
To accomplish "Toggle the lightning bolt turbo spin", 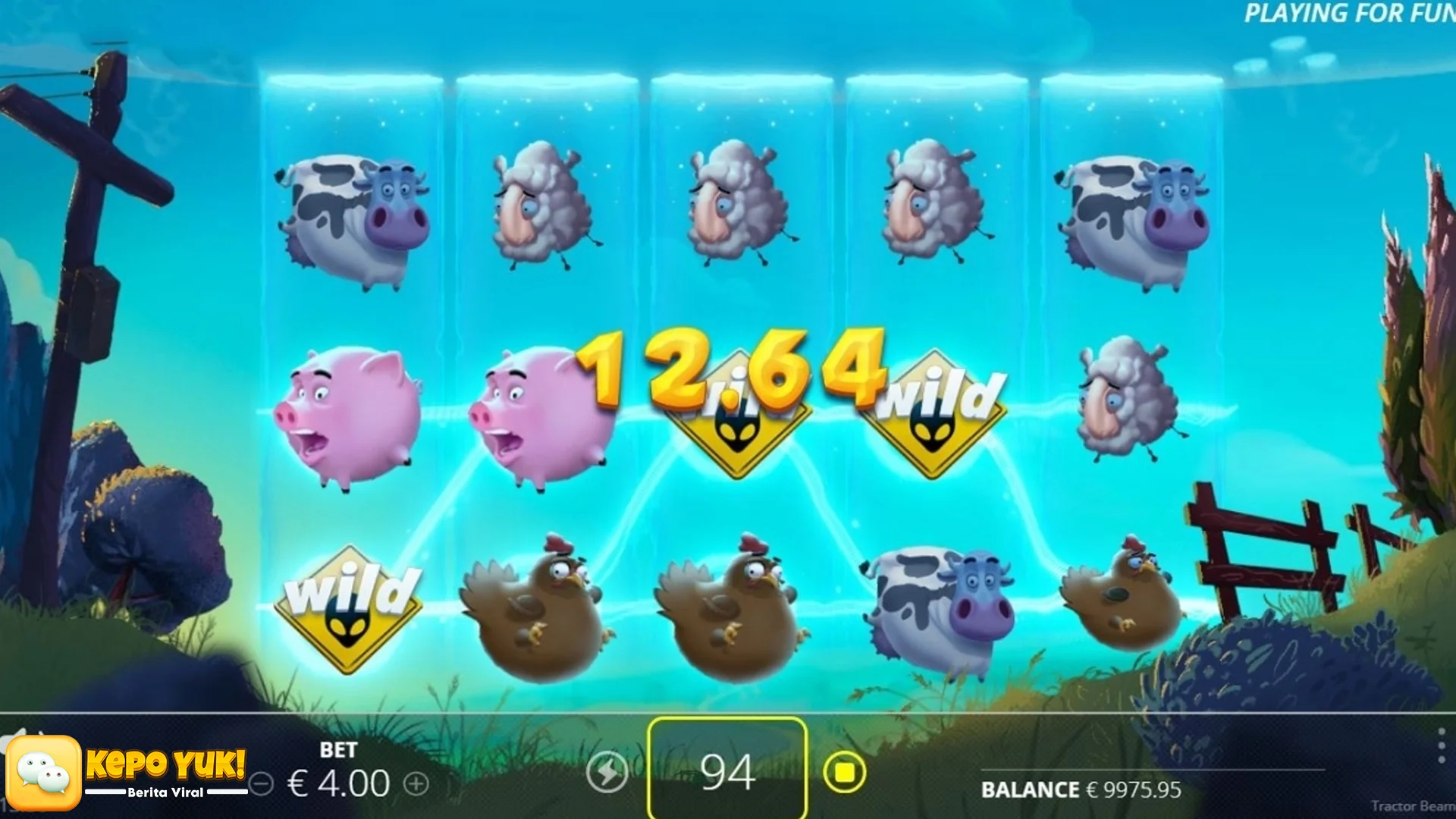I will [x=607, y=773].
